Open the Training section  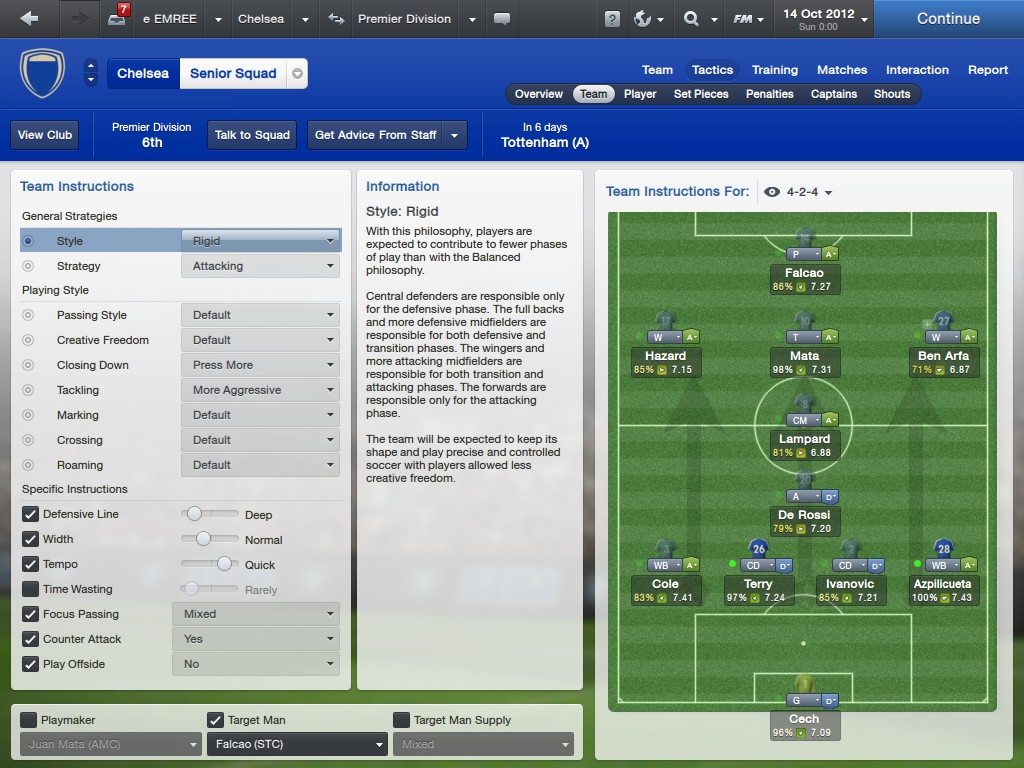point(775,70)
